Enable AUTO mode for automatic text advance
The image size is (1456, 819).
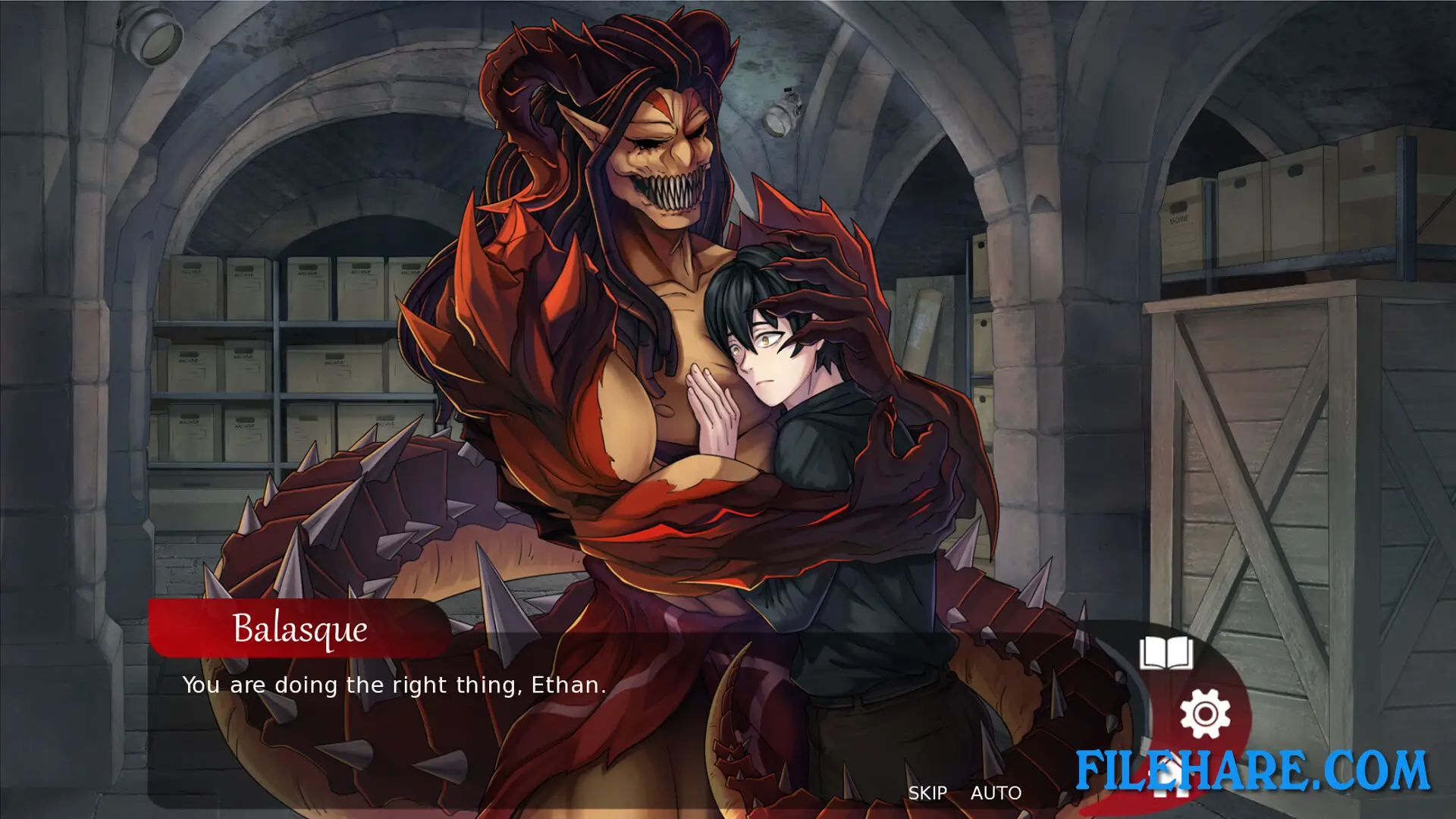pos(996,793)
